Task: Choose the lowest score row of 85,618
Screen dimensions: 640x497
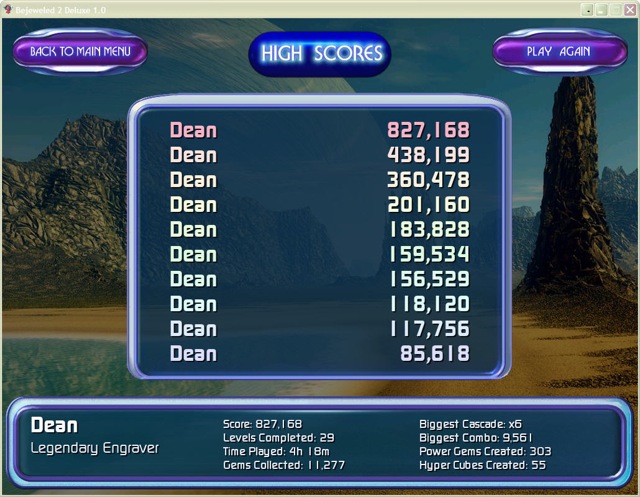Action: point(319,353)
